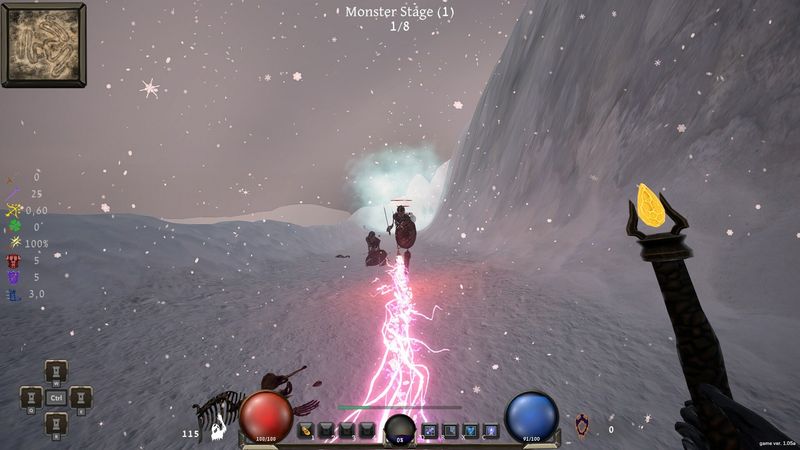800x450 pixels.
Task: Click the red armor stat icon
Action: (x=14, y=260)
